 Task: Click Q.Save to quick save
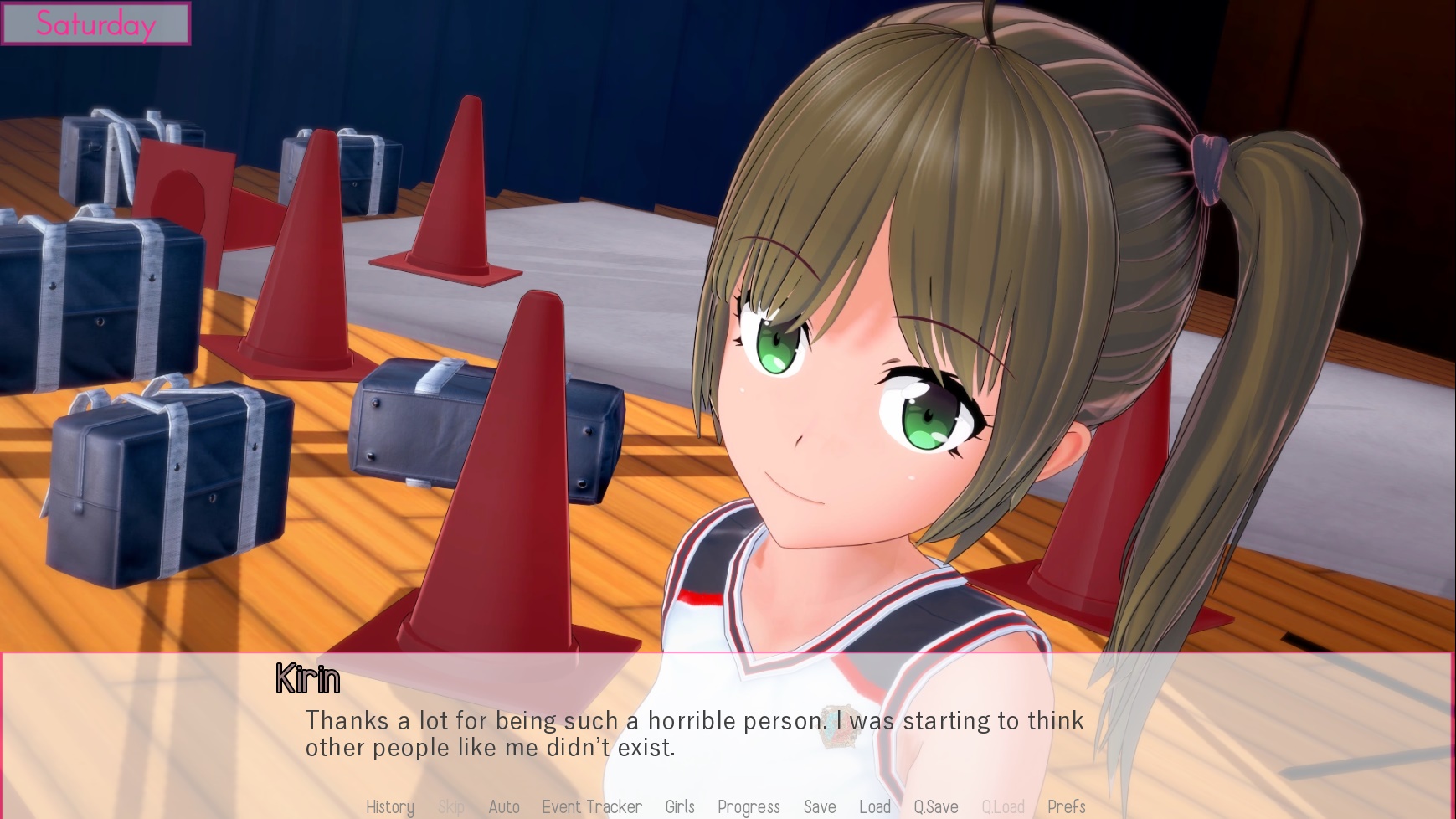click(936, 806)
